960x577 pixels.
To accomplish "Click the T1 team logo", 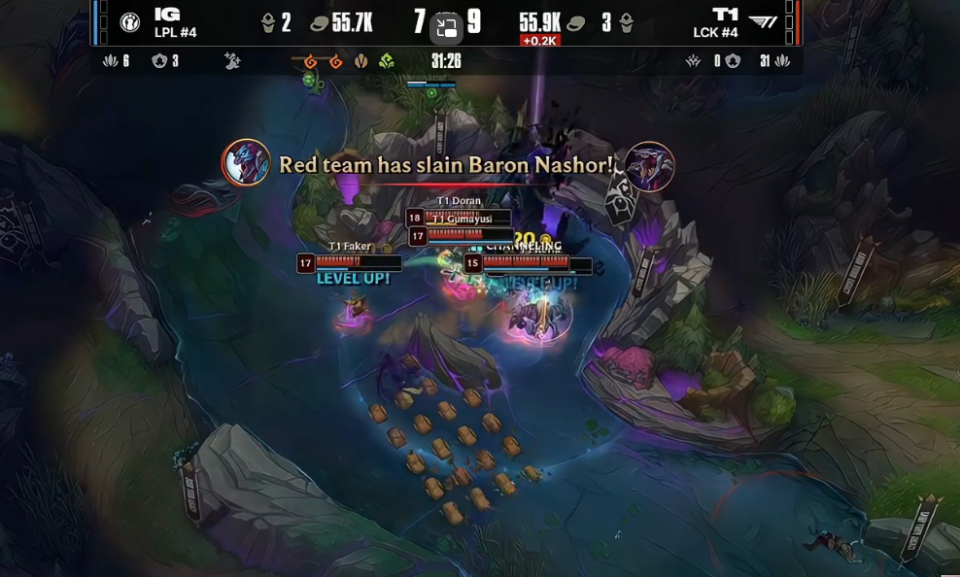I will [x=764, y=23].
